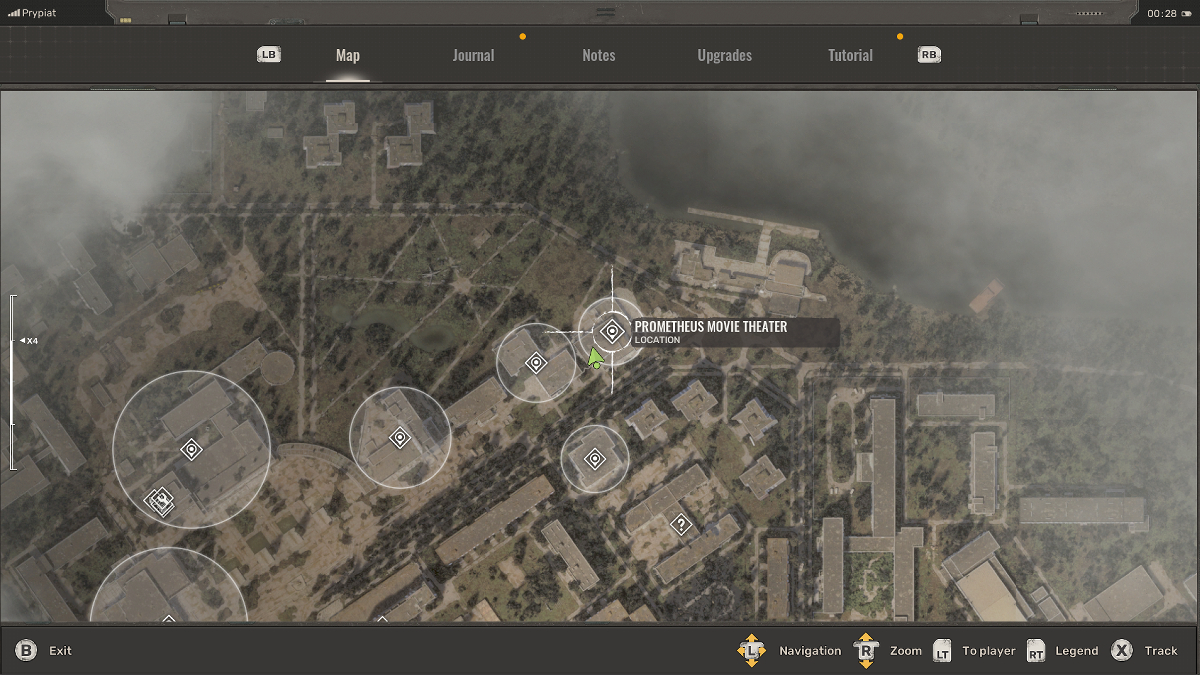Select the stacked wrench technician marker
Viewport: 1200px width, 675px height.
click(x=160, y=500)
